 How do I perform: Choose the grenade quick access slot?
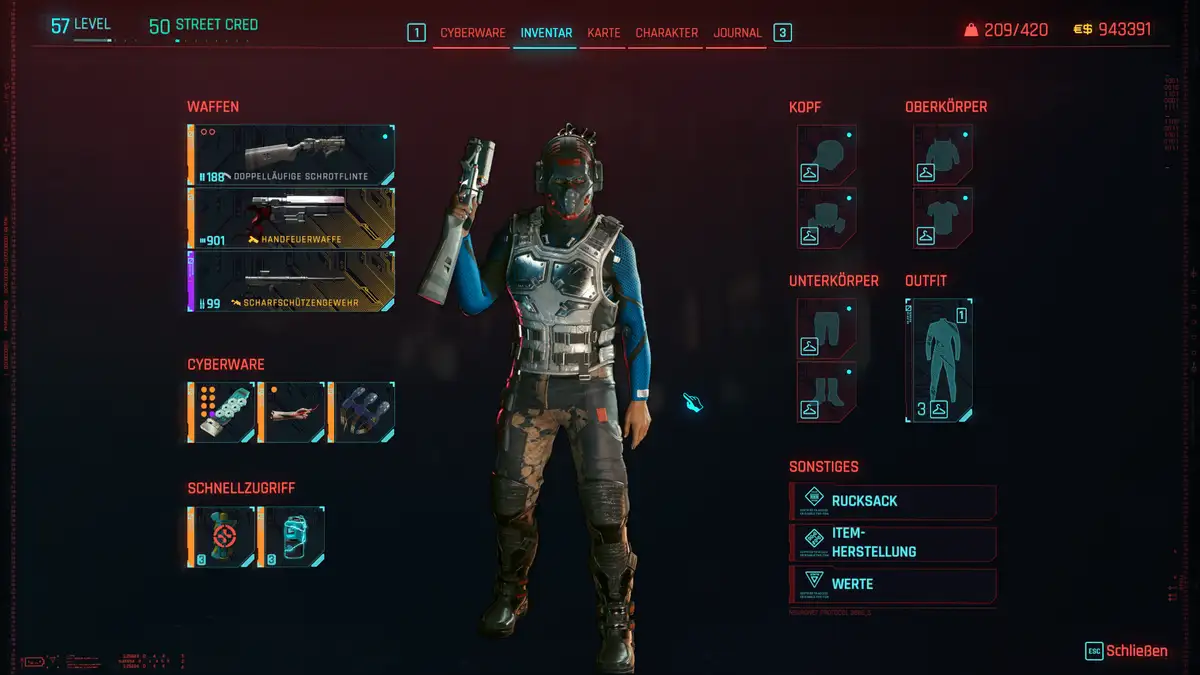pos(221,537)
